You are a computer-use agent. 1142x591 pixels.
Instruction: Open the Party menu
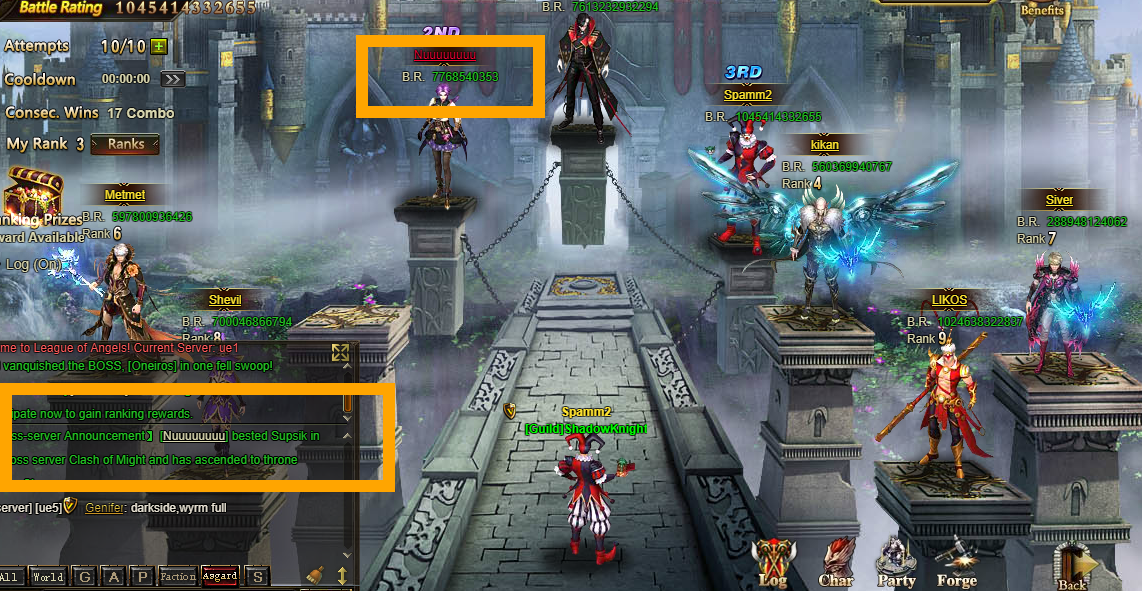896,561
